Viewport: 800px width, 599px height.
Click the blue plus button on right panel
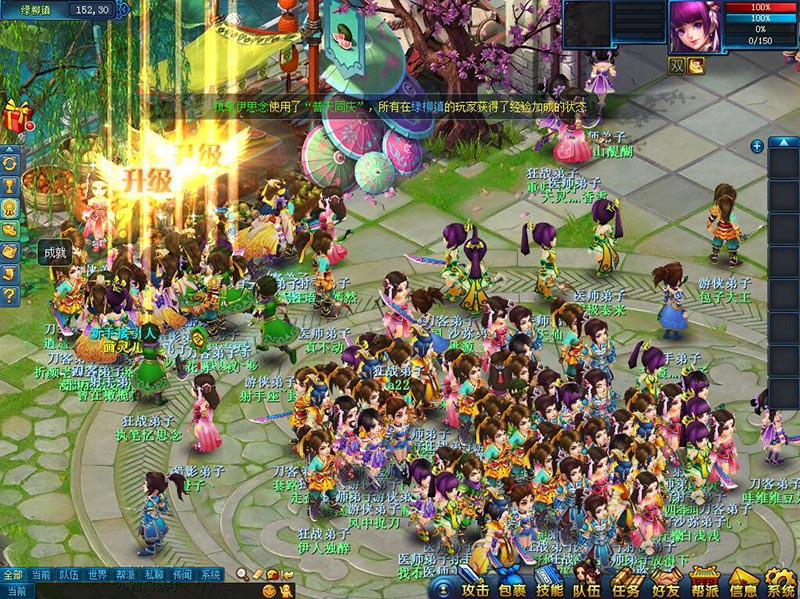[757, 146]
